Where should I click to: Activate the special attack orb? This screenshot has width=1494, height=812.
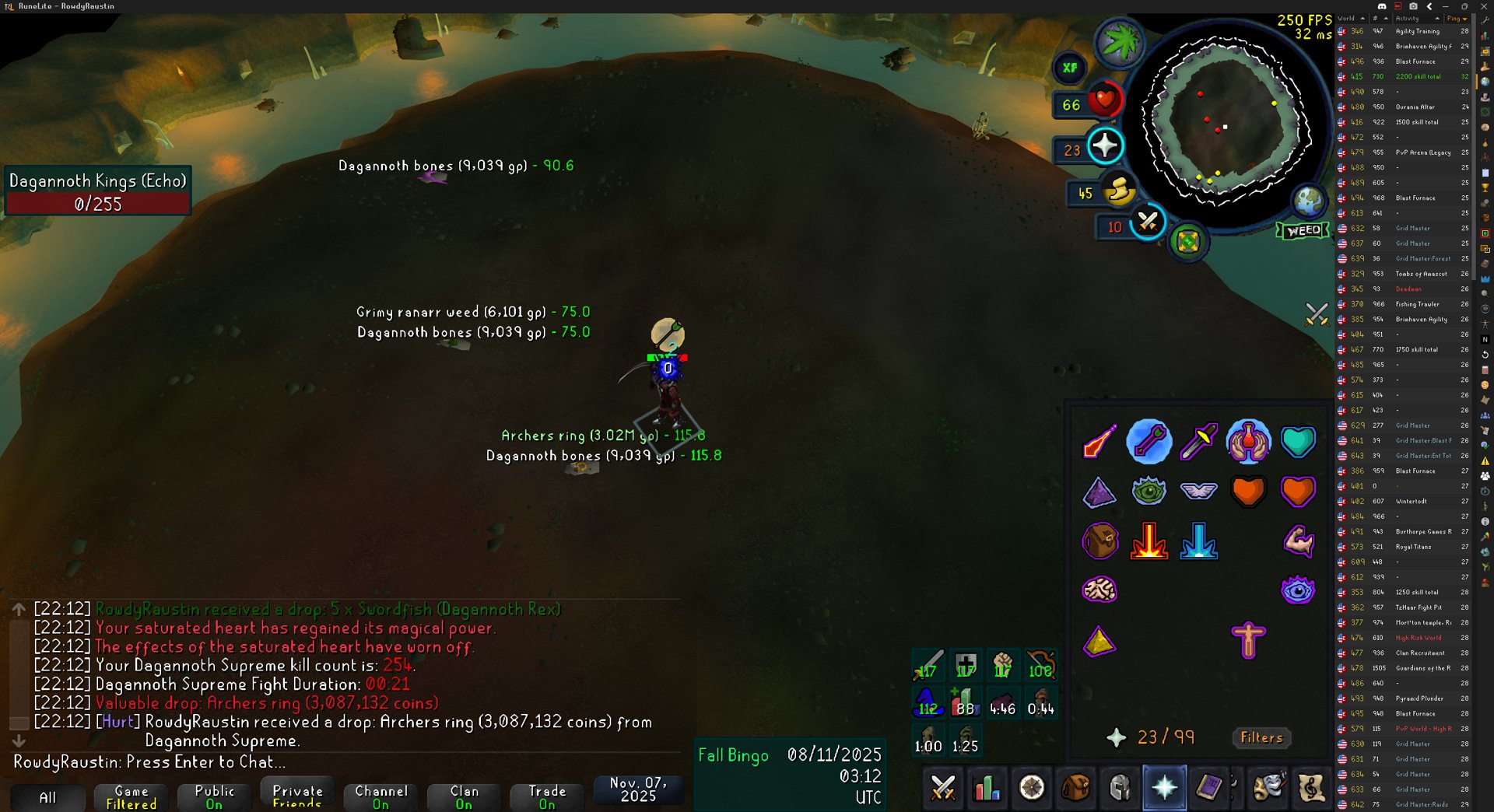1147,222
